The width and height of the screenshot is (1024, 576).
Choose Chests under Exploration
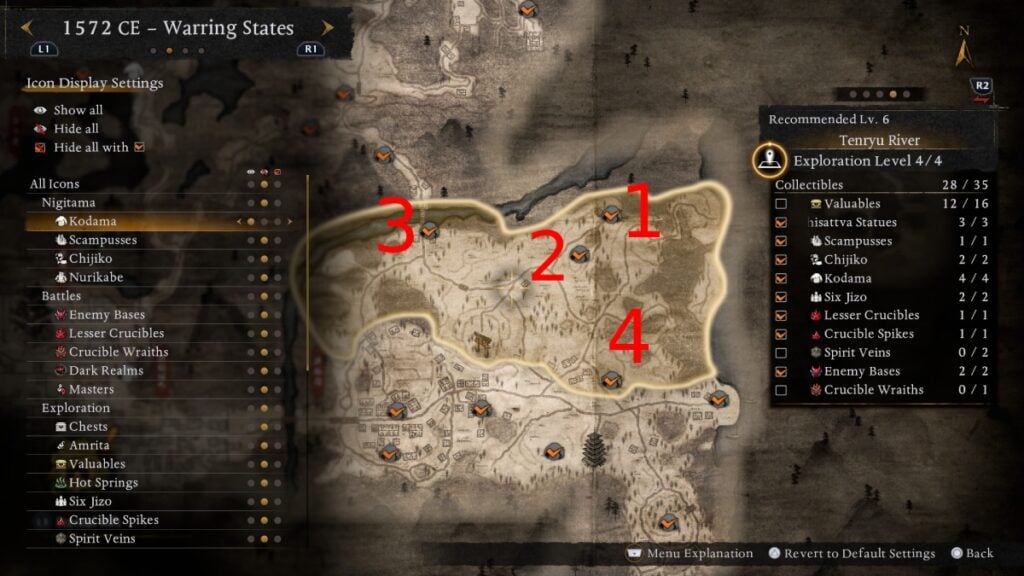[88, 427]
